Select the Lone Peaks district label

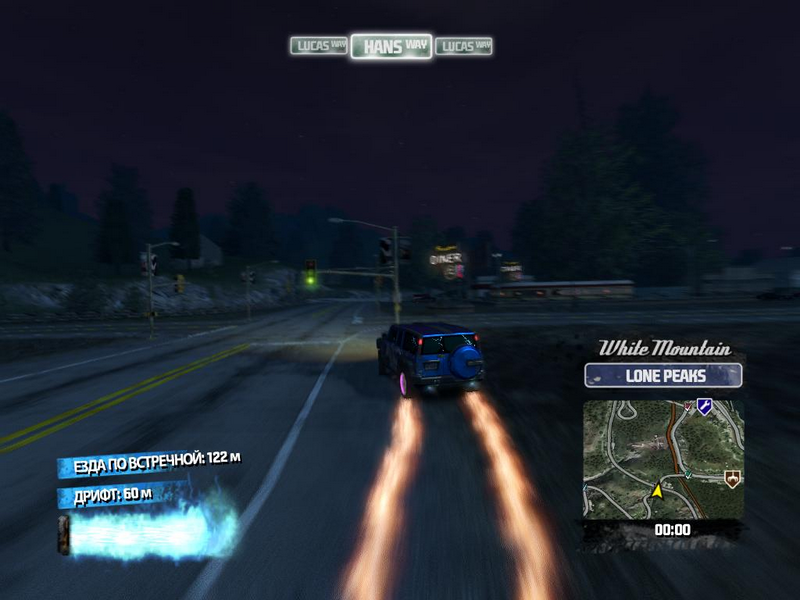663,376
